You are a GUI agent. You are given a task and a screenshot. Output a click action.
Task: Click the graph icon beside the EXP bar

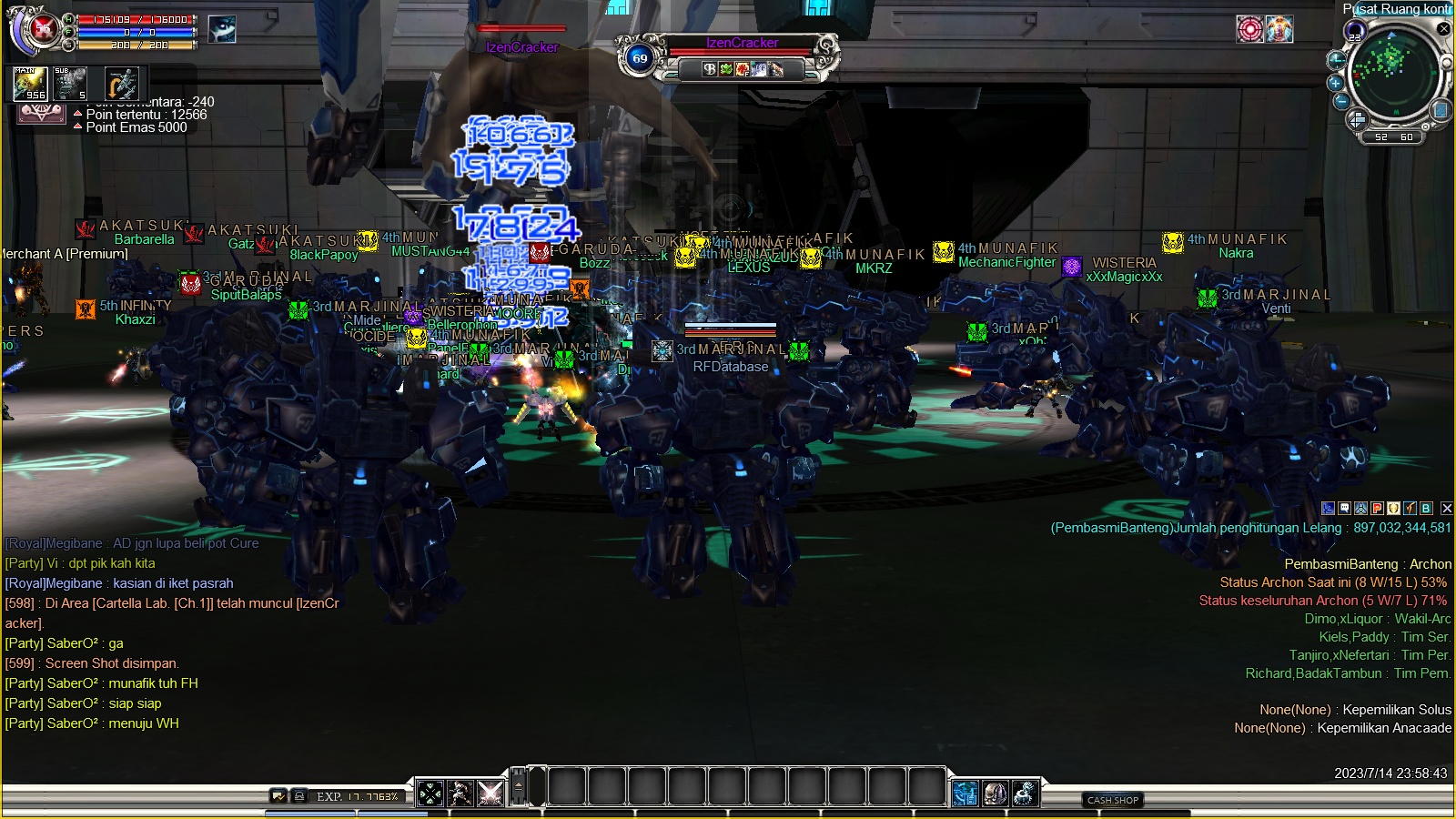point(278,795)
